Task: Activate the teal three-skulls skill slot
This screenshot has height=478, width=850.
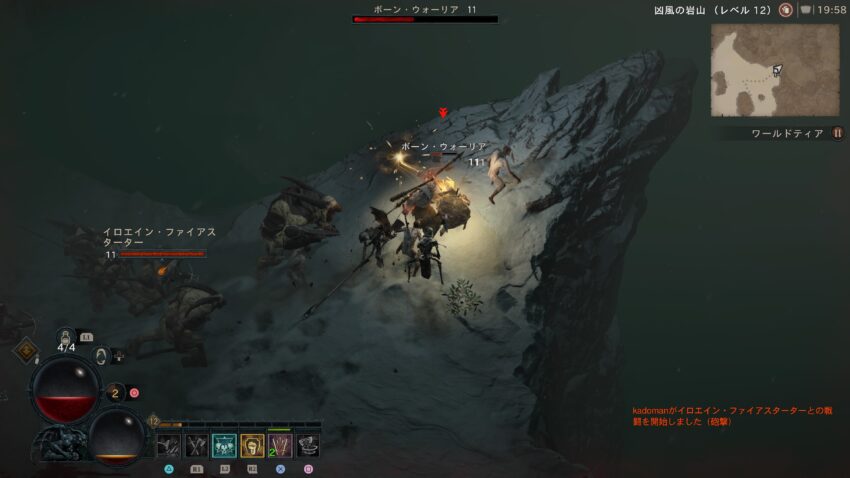Action: click(224, 446)
